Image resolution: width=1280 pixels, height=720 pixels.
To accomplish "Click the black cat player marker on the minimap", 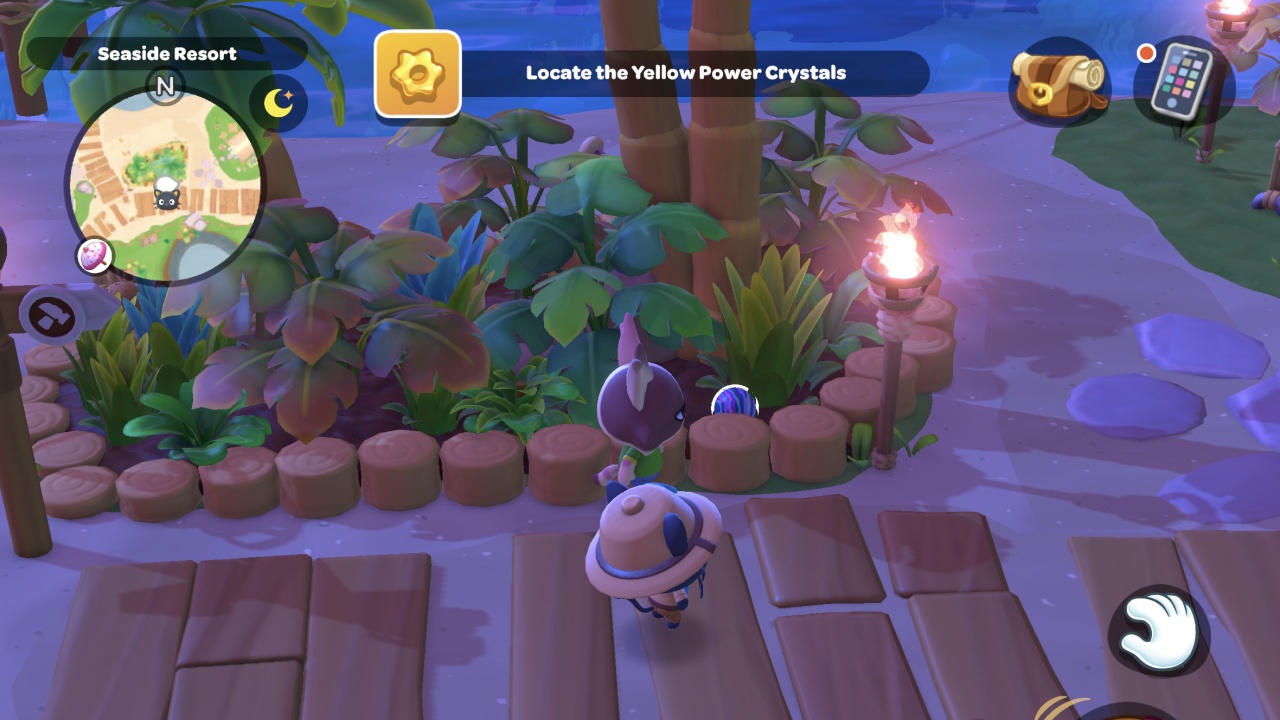I will (168, 200).
